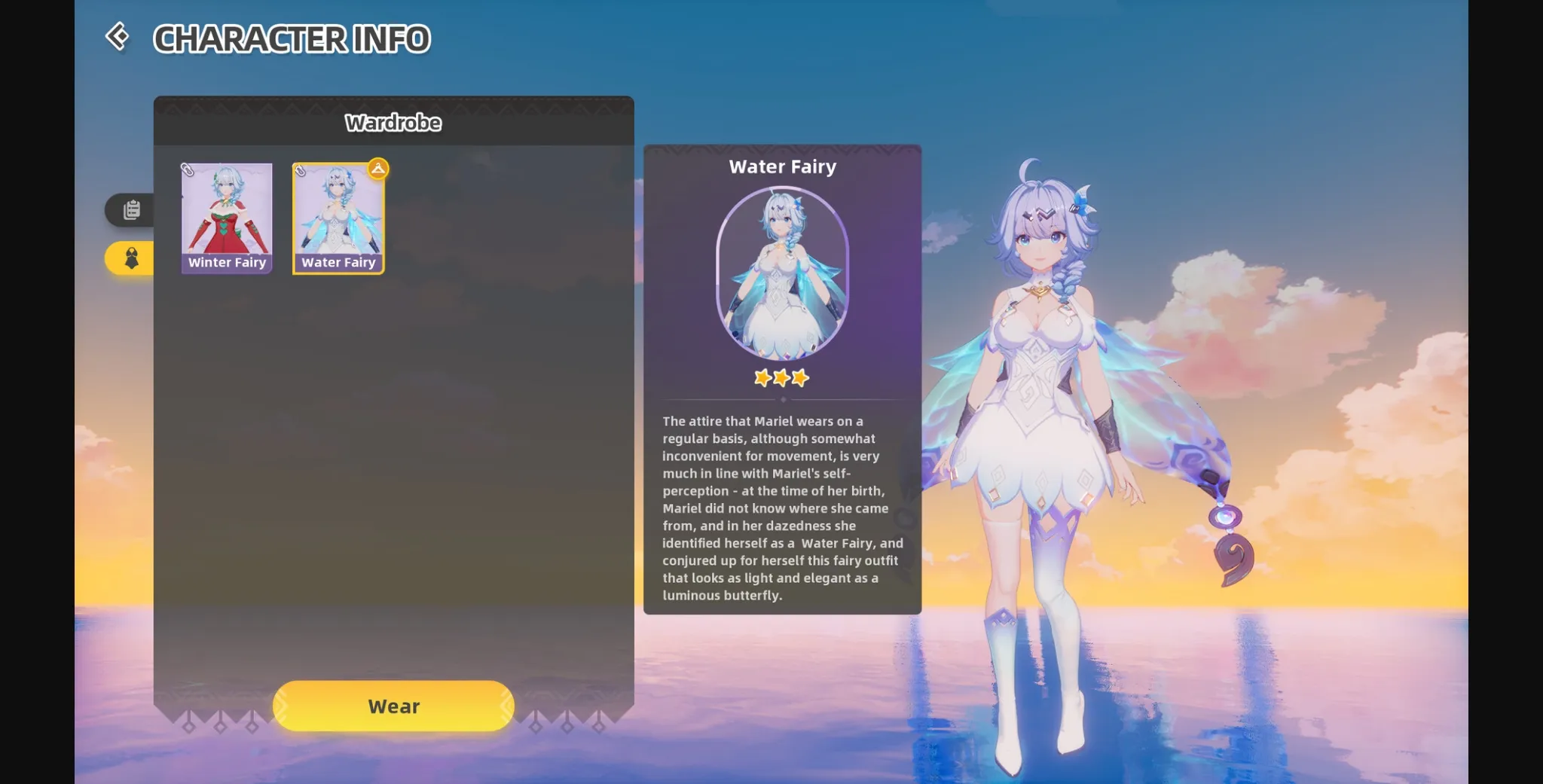The image size is (1543, 784).
Task: Select the Winter Fairy outfit thumbnail
Action: coord(227,215)
